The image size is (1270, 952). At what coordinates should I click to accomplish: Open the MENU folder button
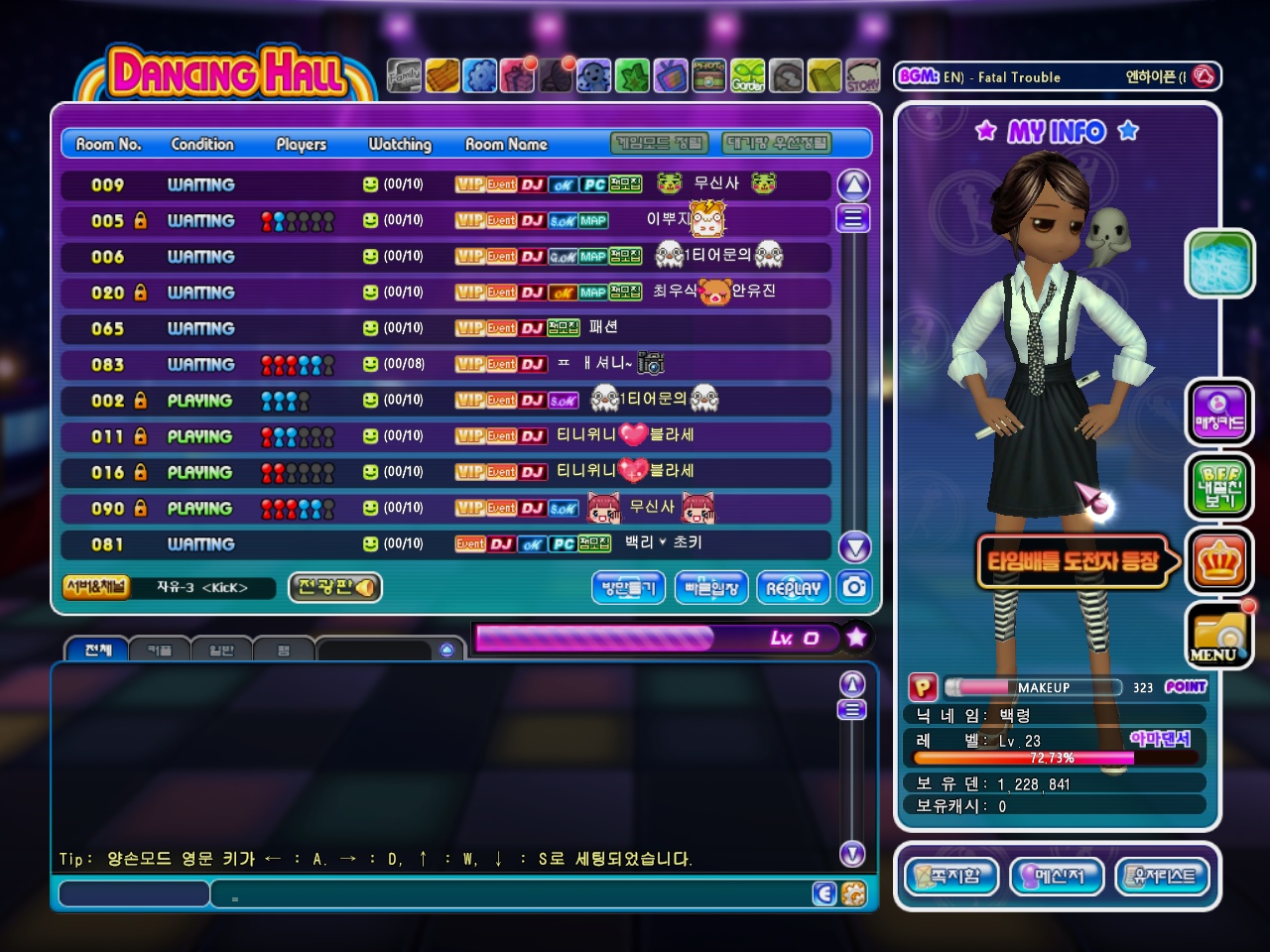(1219, 636)
